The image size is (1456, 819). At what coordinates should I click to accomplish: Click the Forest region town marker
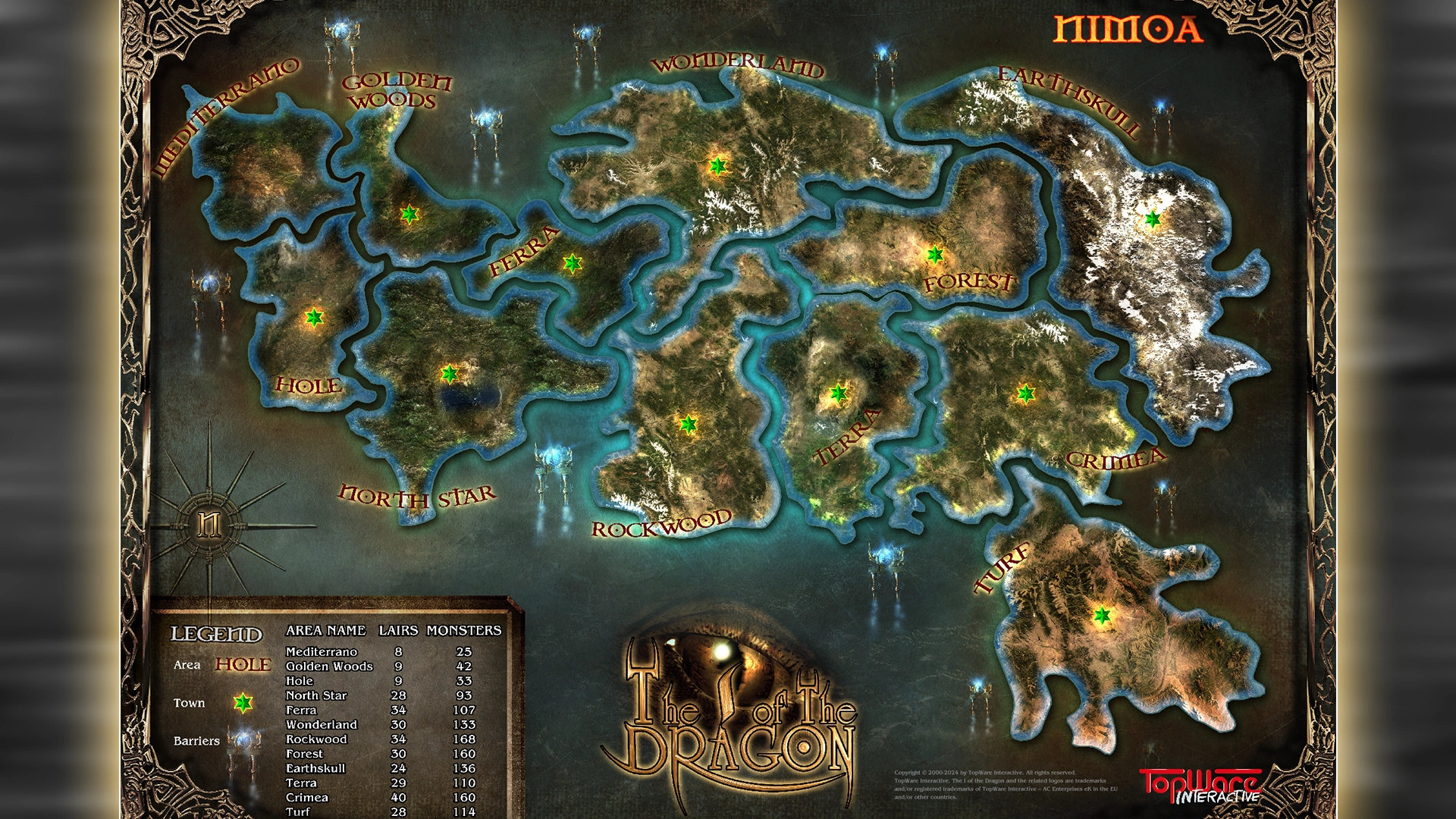pyautogui.click(x=935, y=255)
